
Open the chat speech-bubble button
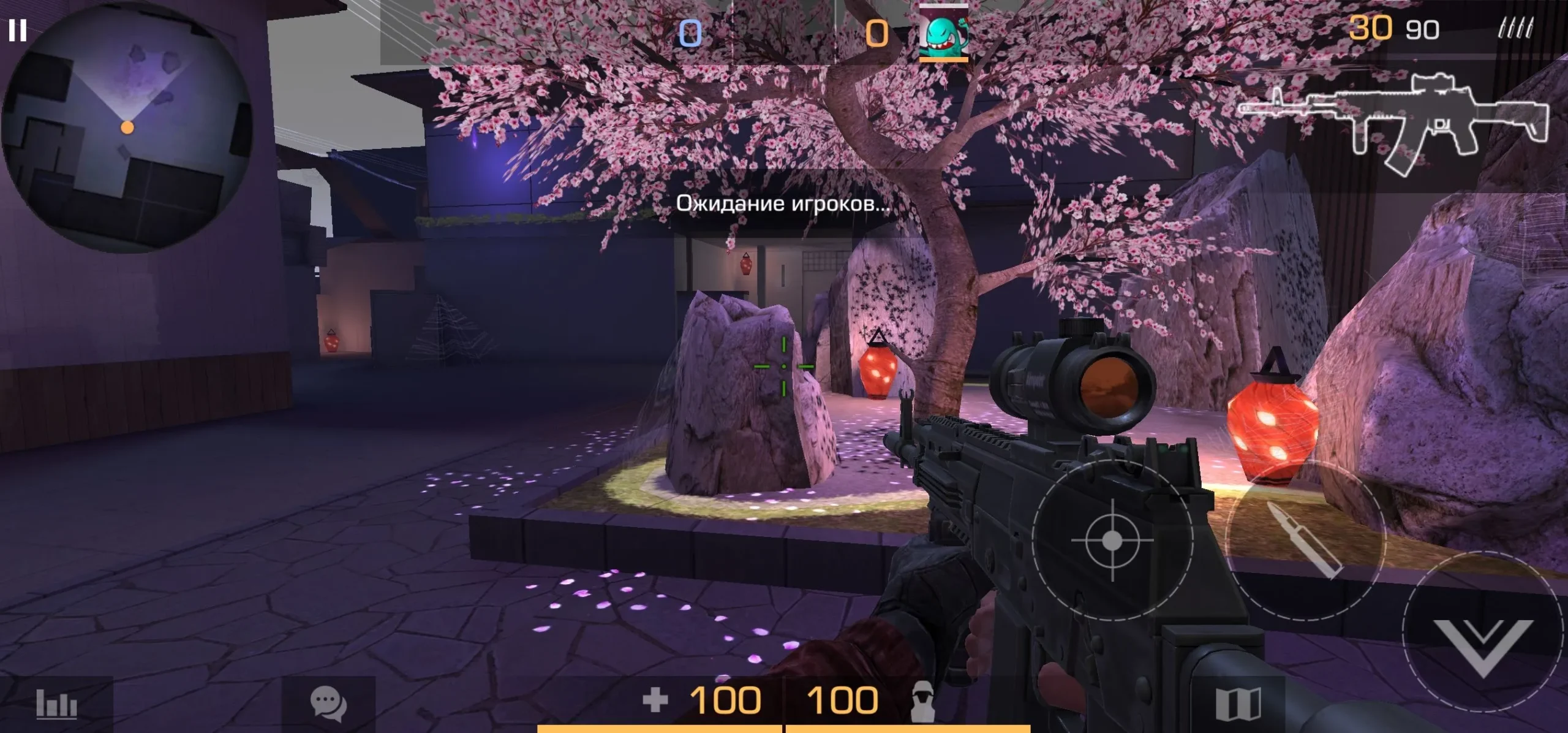(x=328, y=702)
